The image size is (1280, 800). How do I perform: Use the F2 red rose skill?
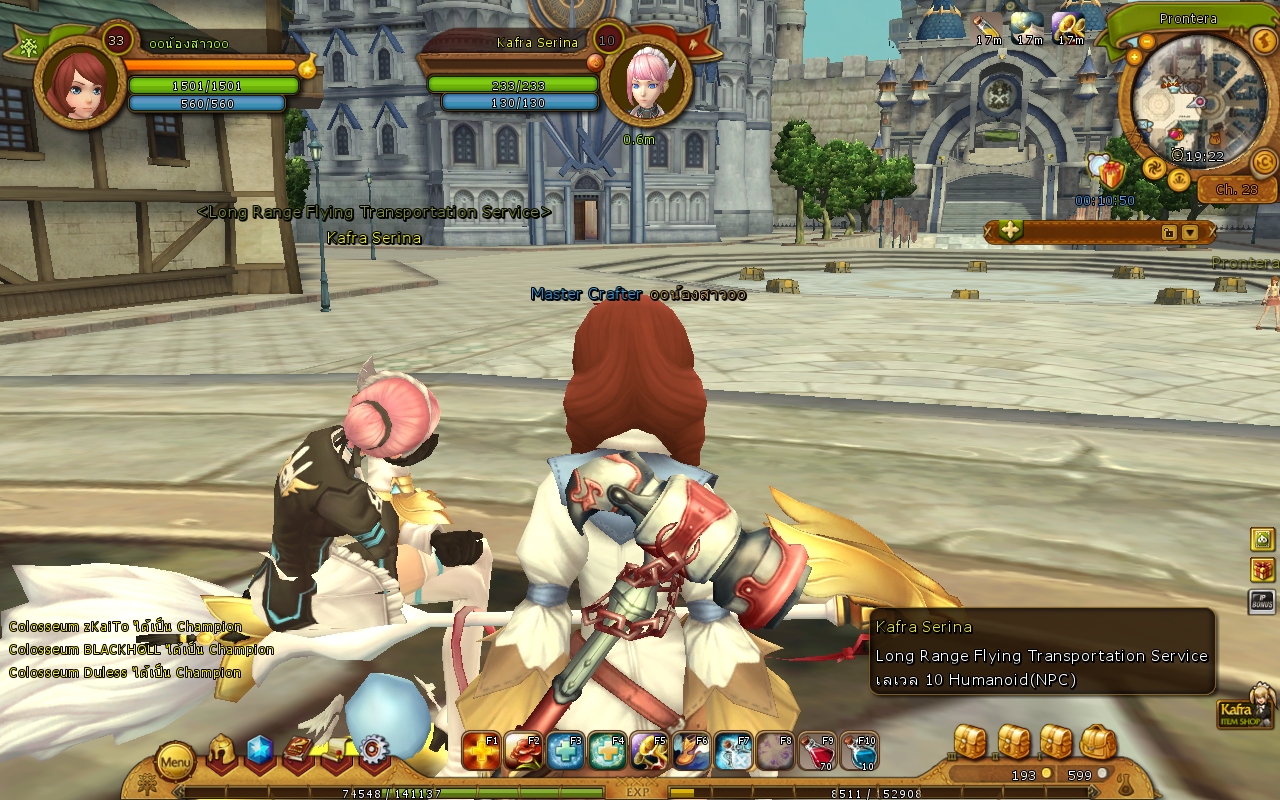(x=523, y=752)
